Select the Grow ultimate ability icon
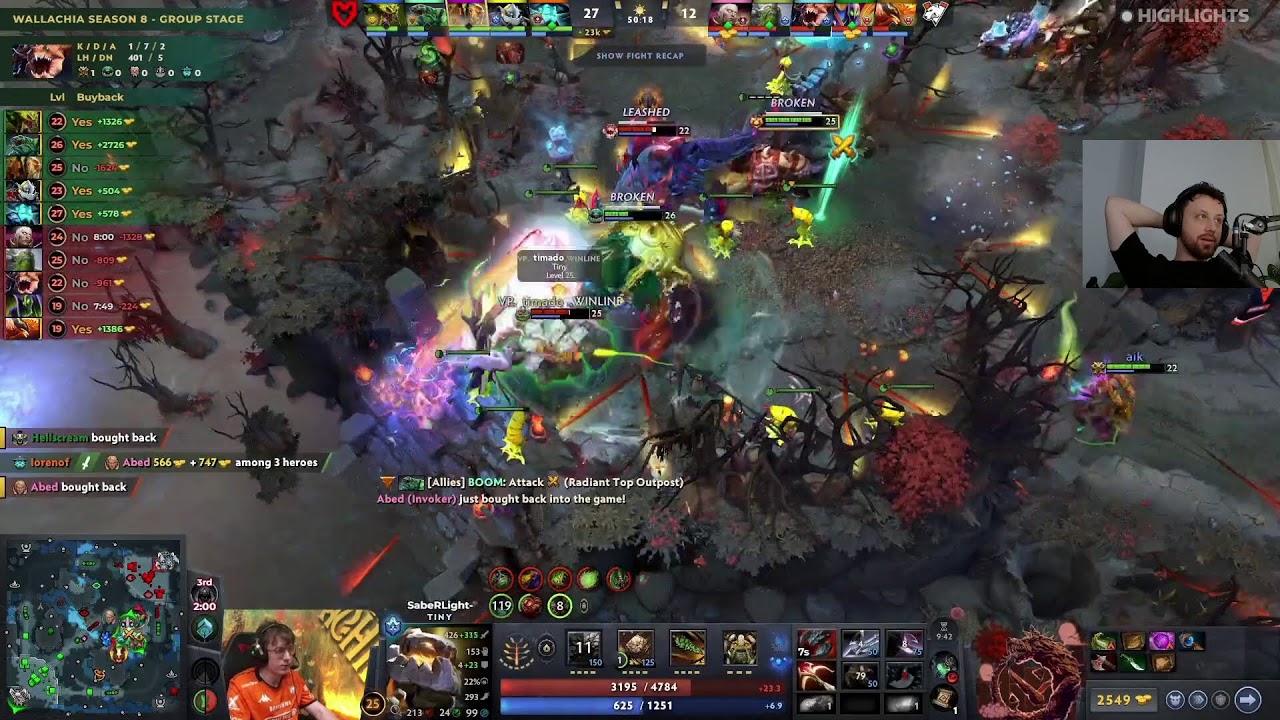1280x720 pixels. [739, 648]
